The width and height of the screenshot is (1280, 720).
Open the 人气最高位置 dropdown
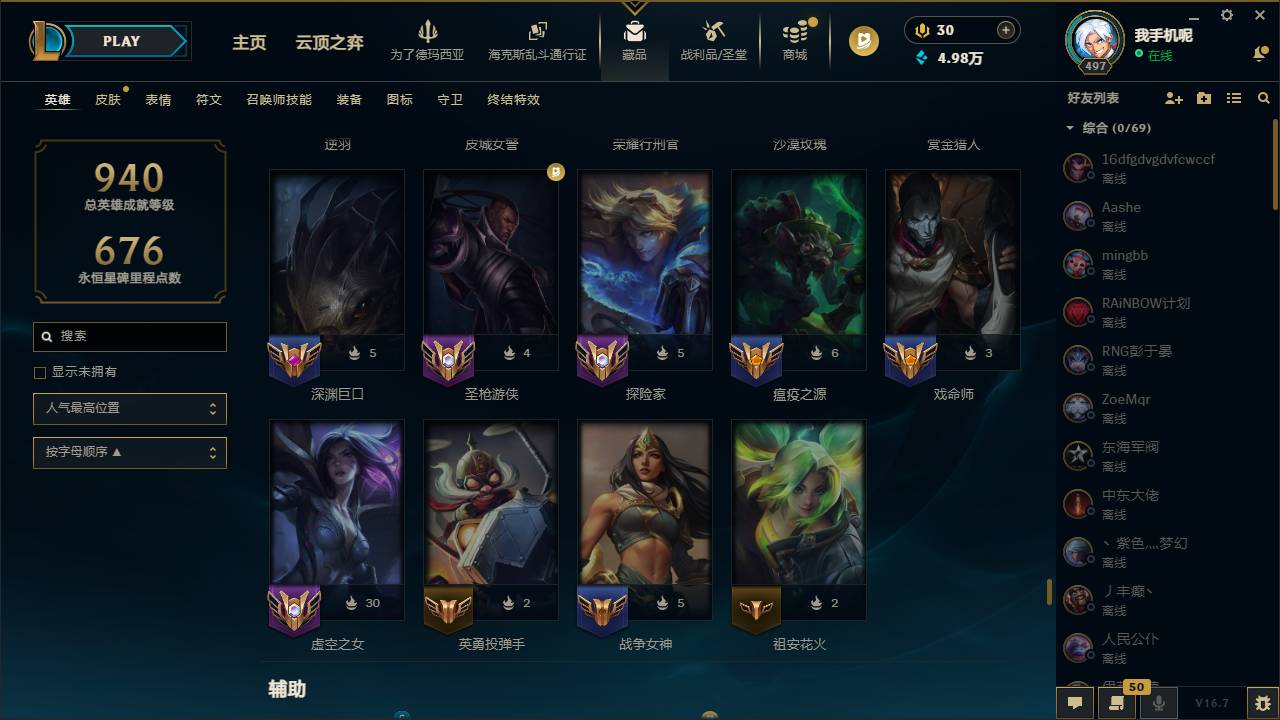coord(130,408)
